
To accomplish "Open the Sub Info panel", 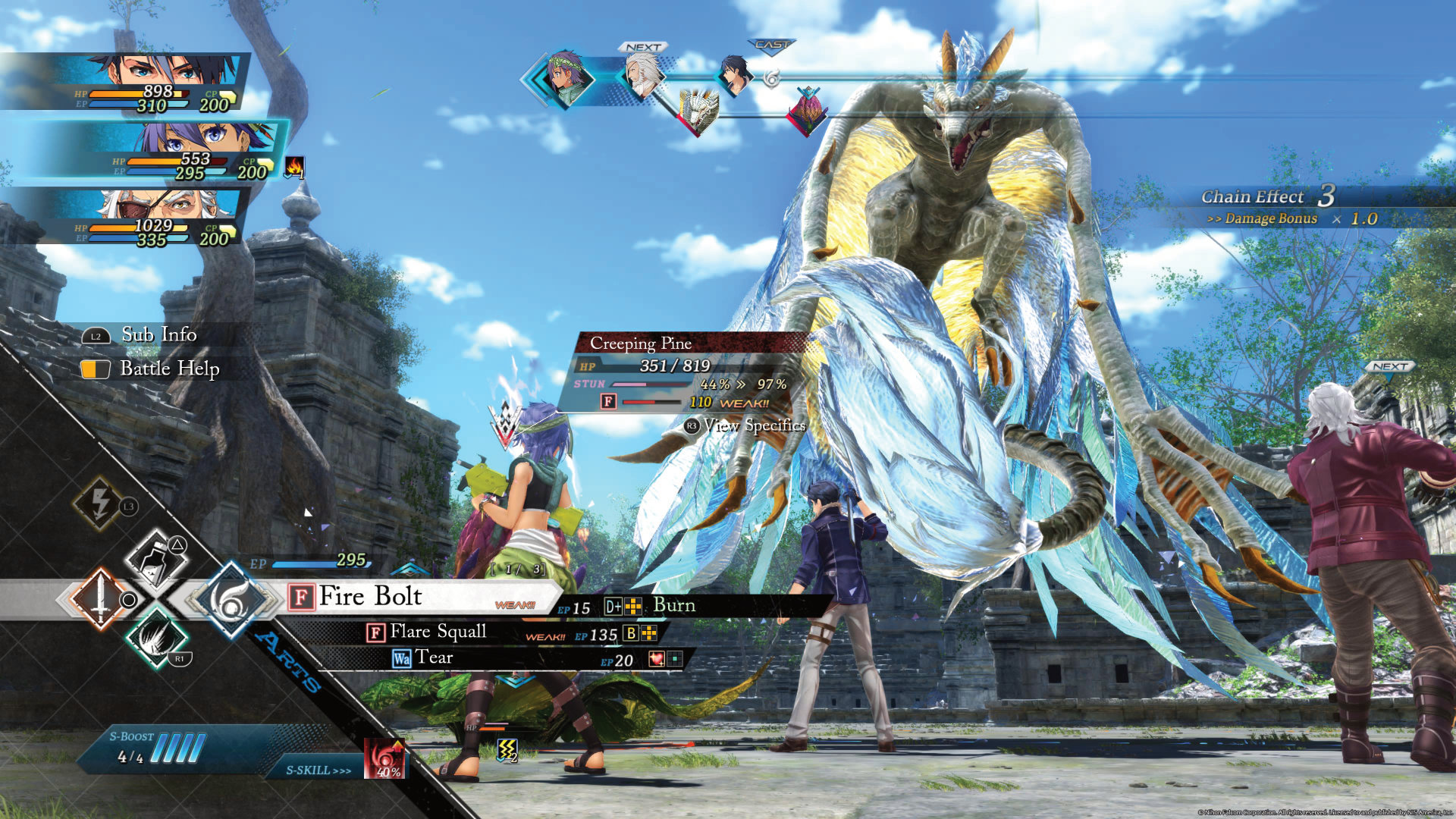I will pos(158,334).
